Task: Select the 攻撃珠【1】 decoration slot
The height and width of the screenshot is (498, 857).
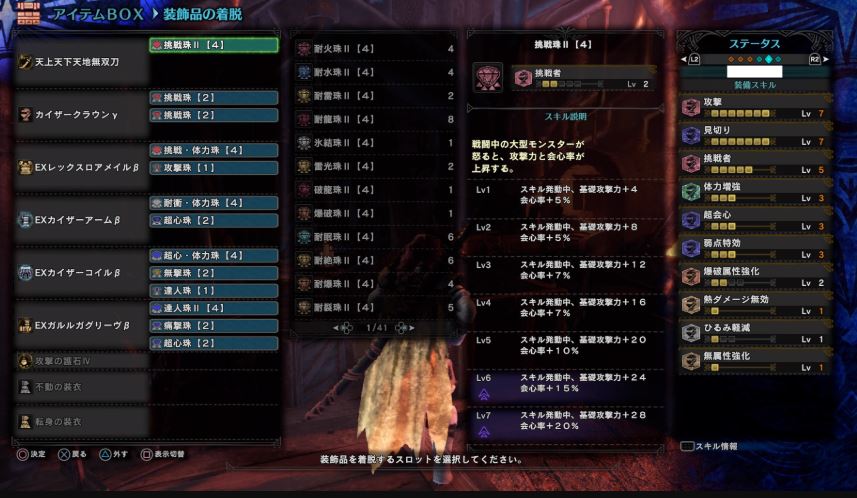Action: click(x=213, y=167)
